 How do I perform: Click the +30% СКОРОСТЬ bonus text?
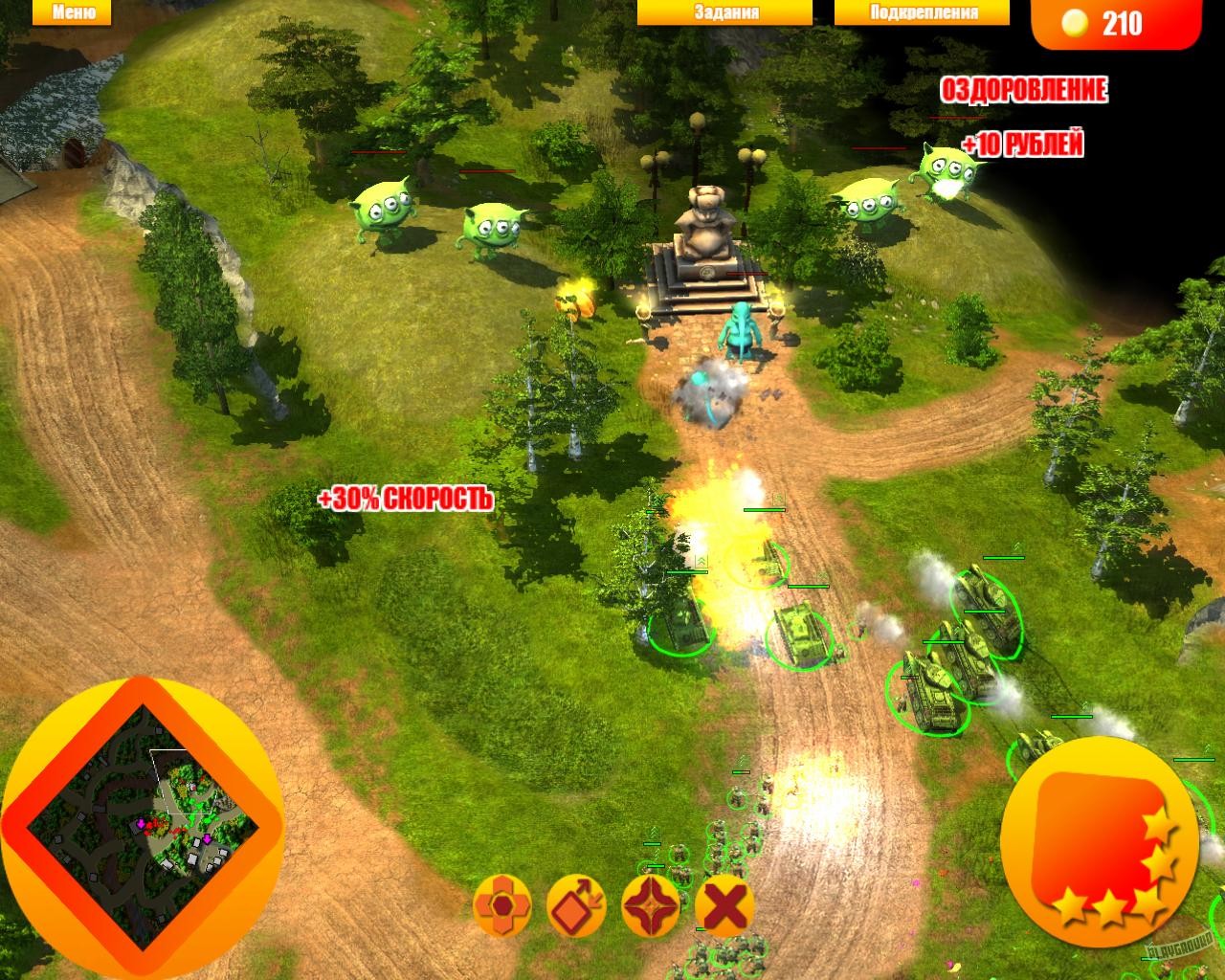tap(406, 498)
